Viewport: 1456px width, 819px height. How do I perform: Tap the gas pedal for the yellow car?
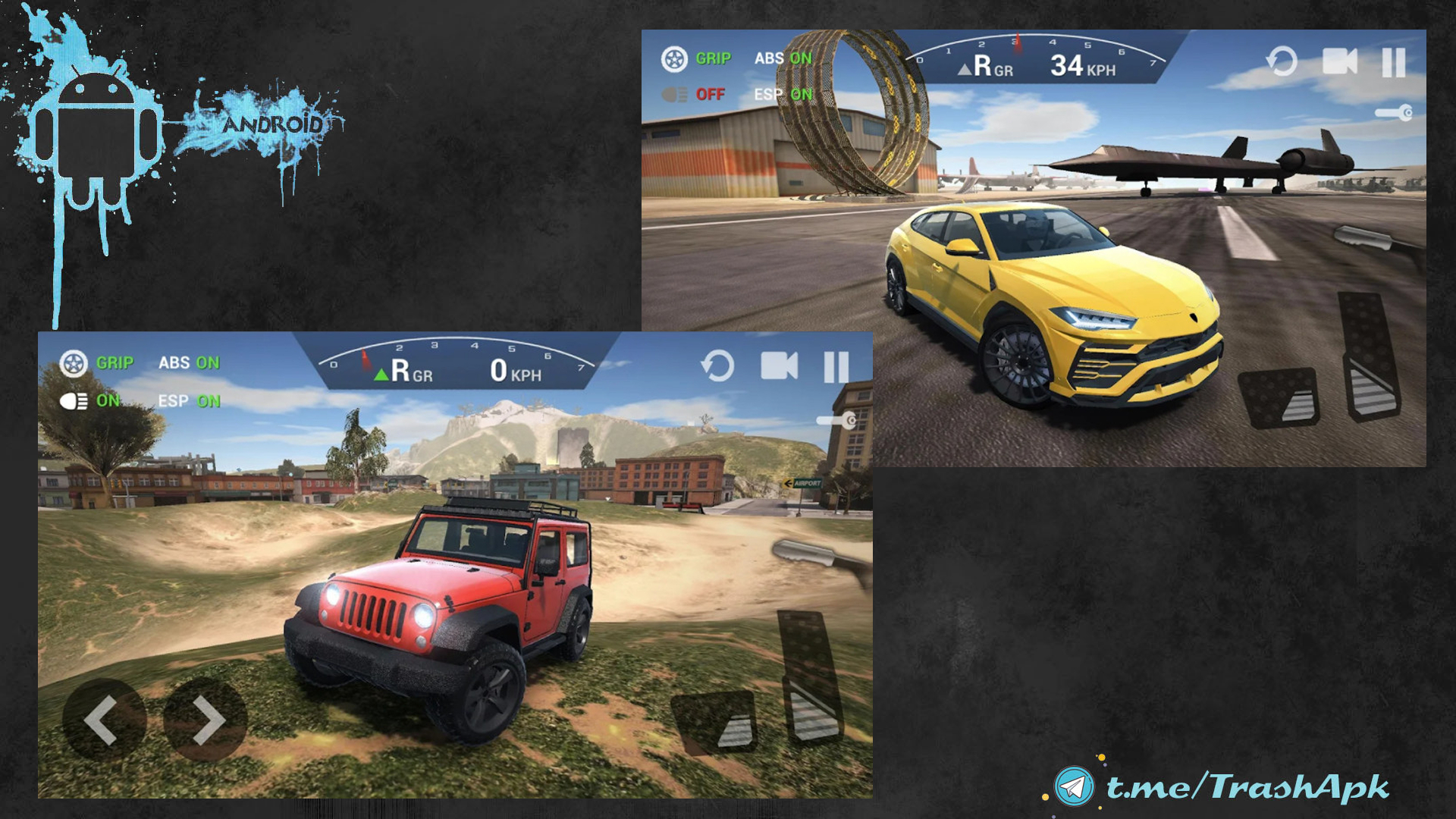pos(1370,356)
